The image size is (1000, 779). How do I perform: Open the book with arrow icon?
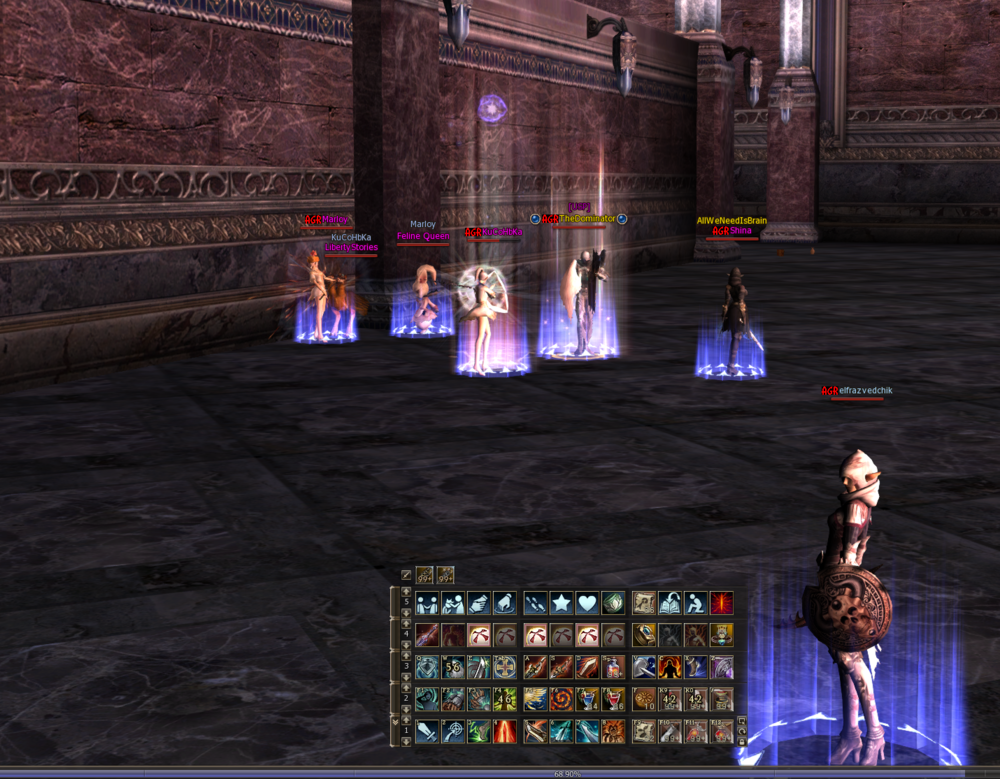(x=669, y=603)
